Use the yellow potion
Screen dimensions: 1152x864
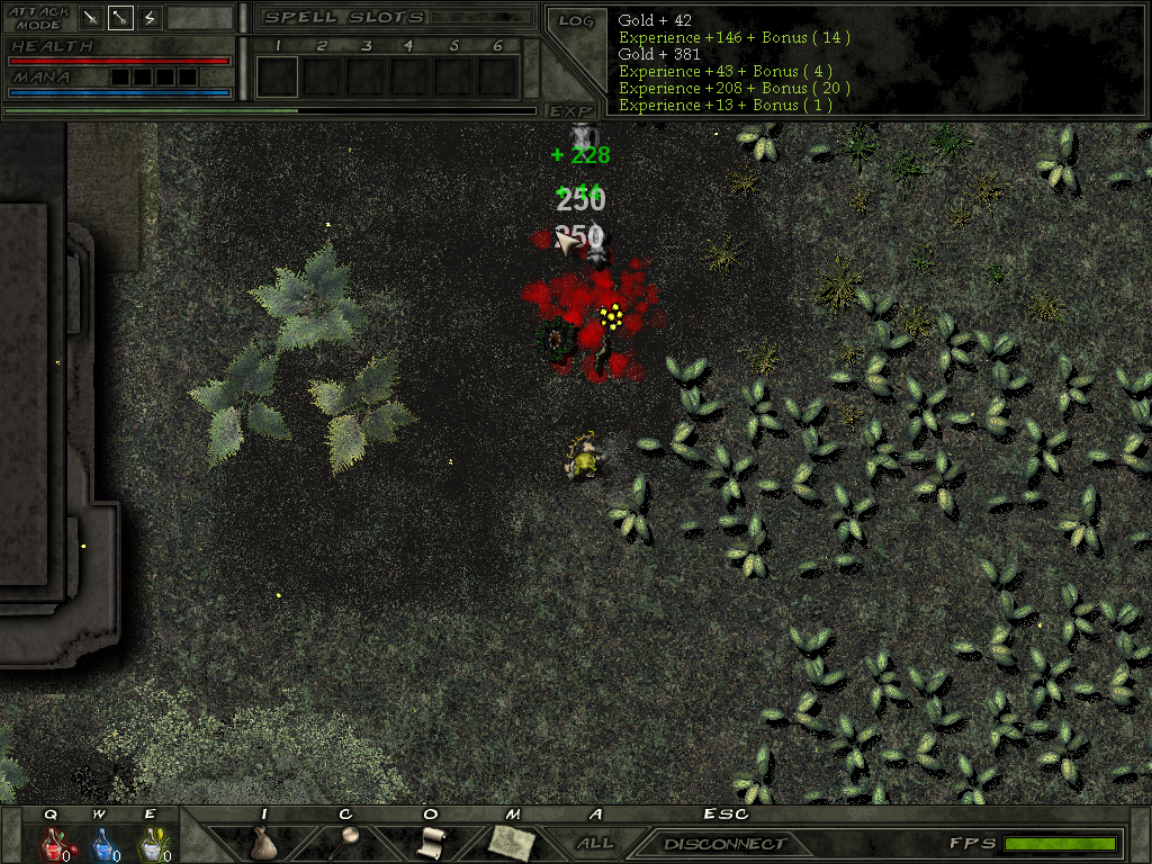[x=149, y=844]
